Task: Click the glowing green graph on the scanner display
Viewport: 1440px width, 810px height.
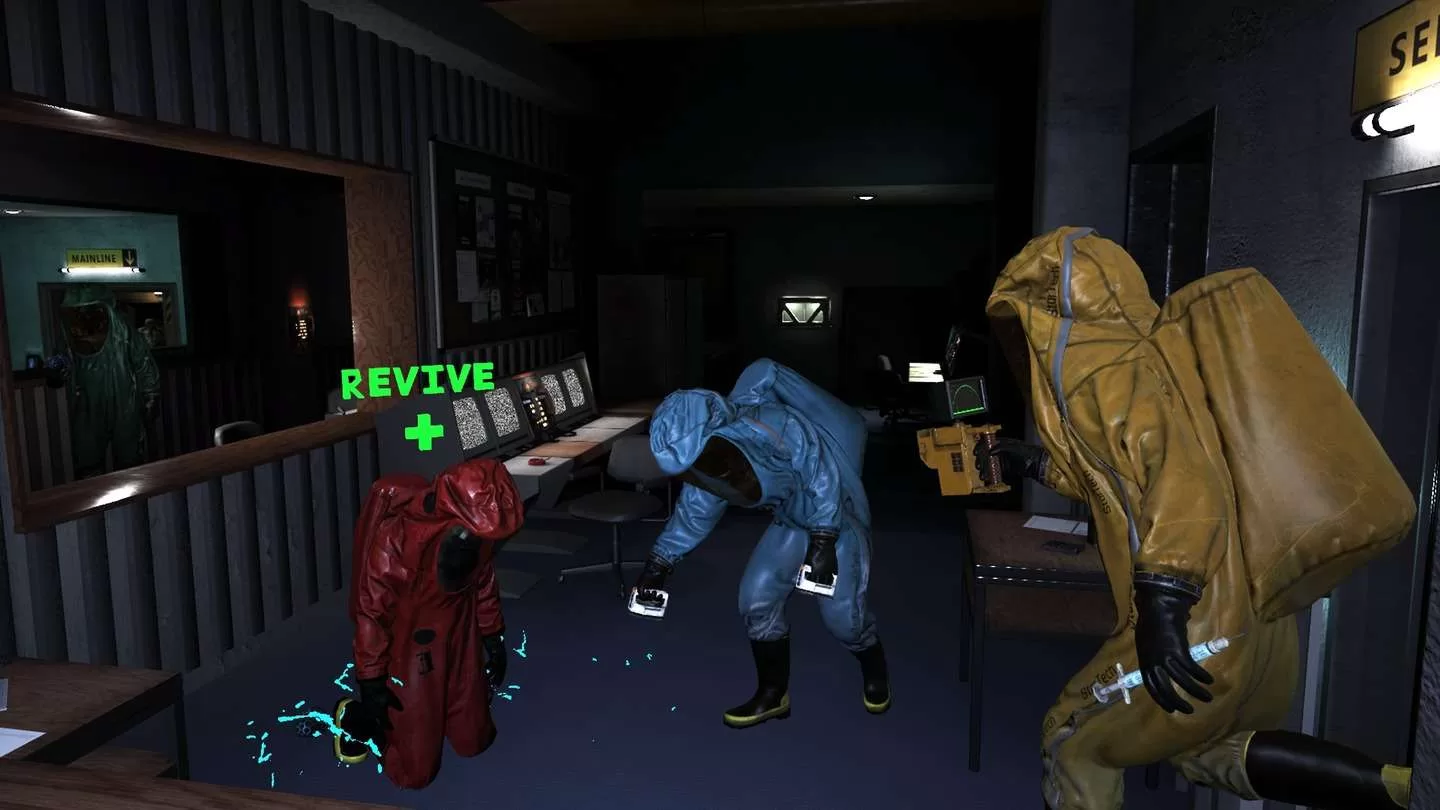Action: pos(968,395)
